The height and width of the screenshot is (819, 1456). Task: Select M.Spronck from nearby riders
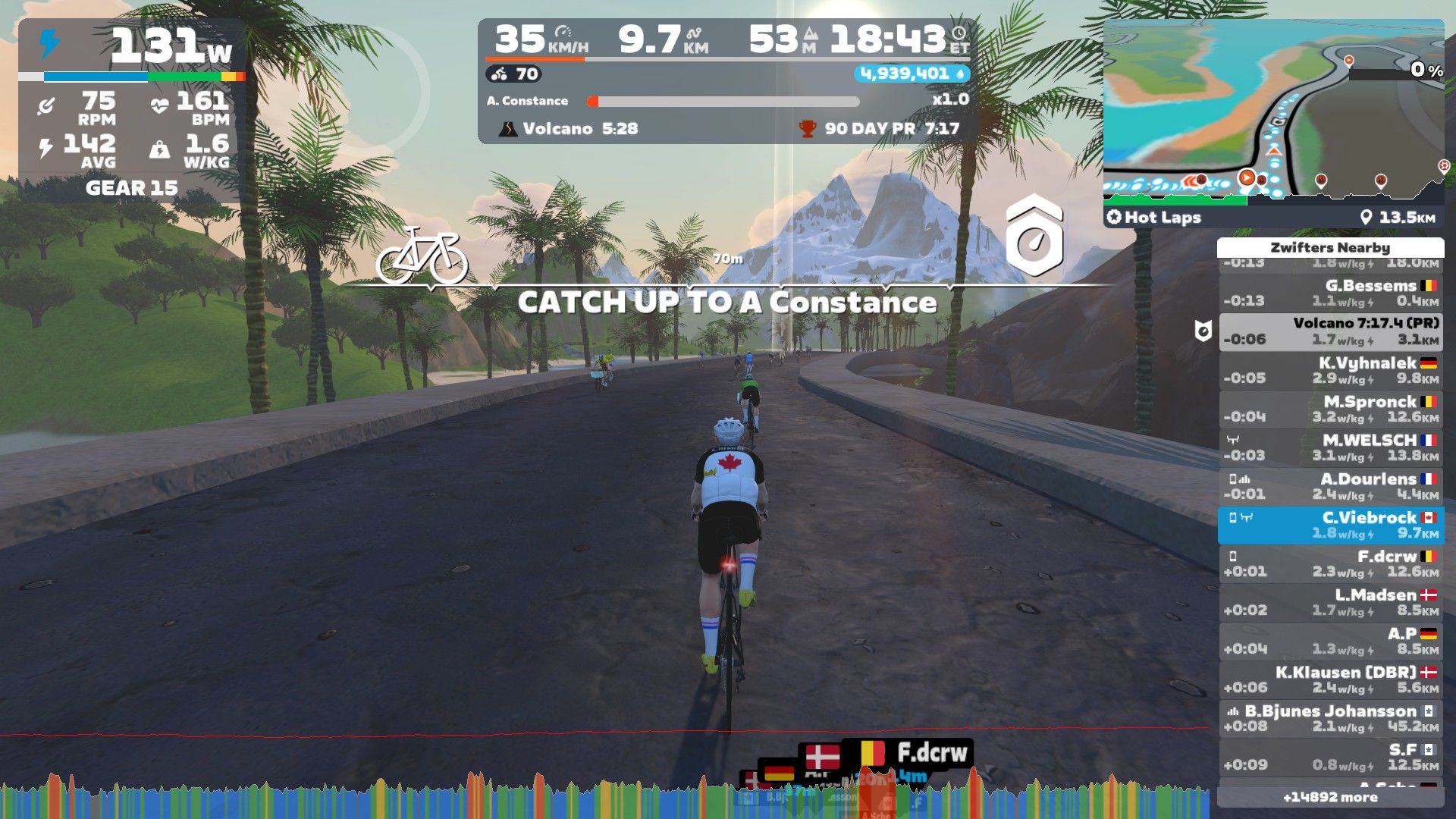tap(1331, 409)
